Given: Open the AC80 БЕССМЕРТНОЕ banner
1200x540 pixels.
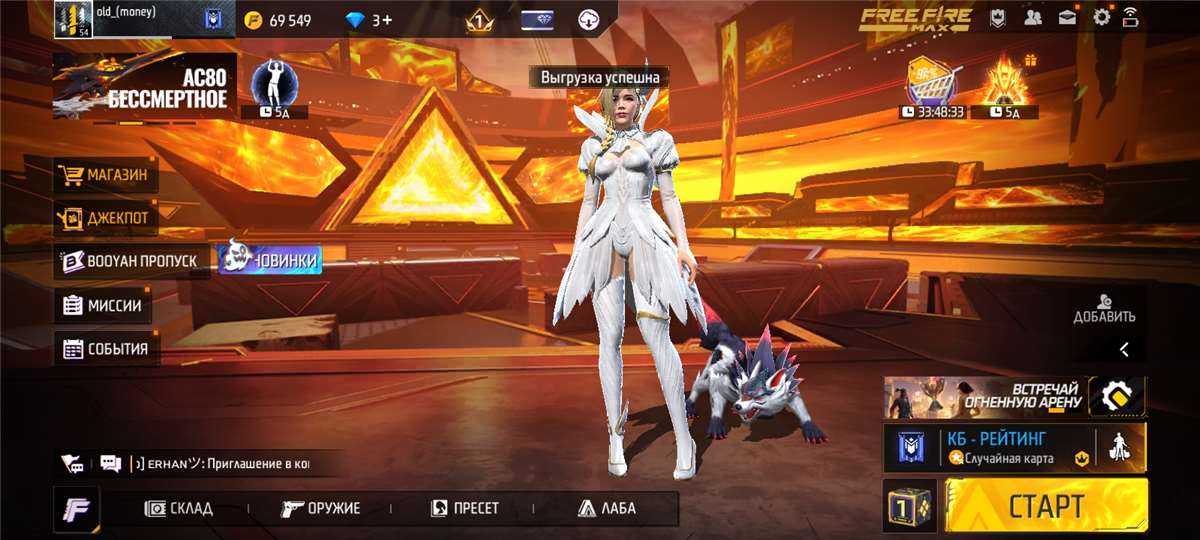Looking at the screenshot, I should point(144,87).
